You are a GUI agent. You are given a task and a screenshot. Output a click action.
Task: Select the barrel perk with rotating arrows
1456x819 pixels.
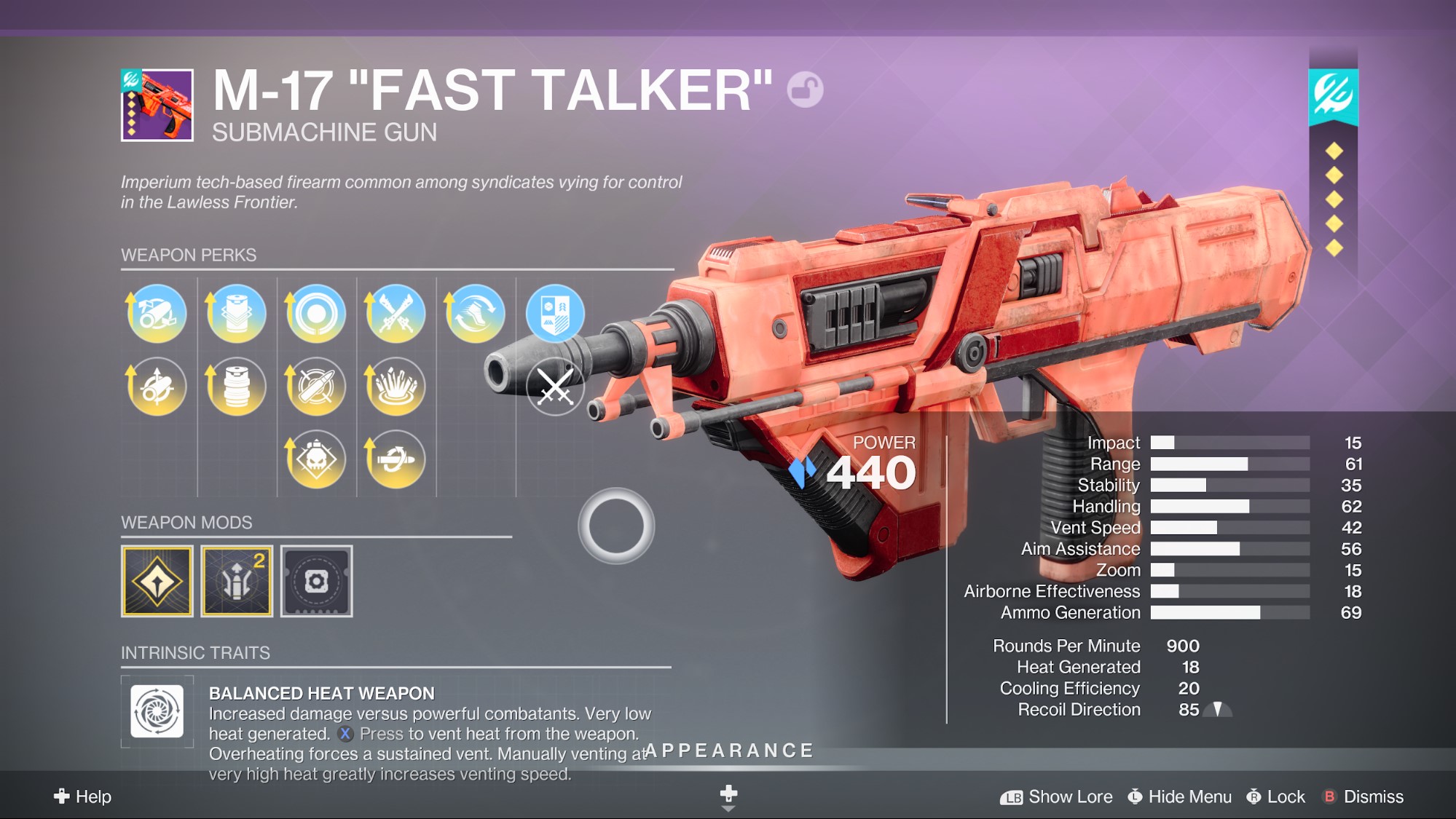157,314
